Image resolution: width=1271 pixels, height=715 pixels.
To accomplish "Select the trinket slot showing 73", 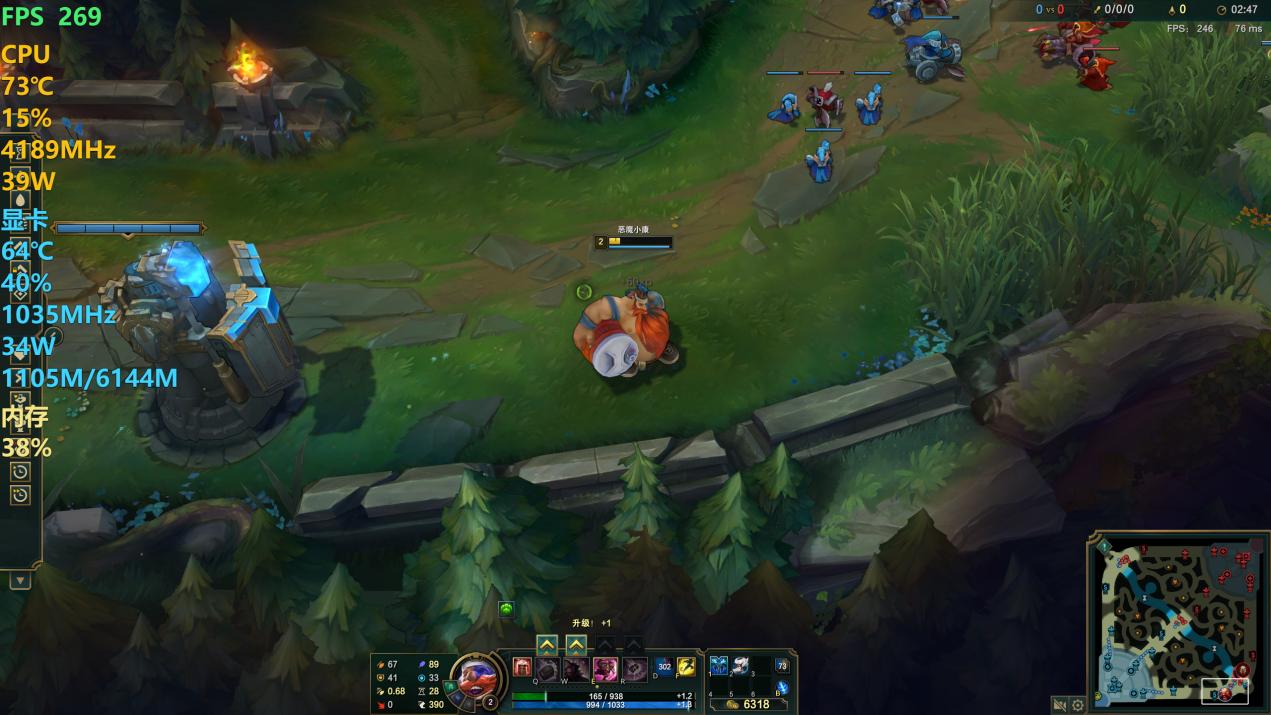I will (782, 665).
